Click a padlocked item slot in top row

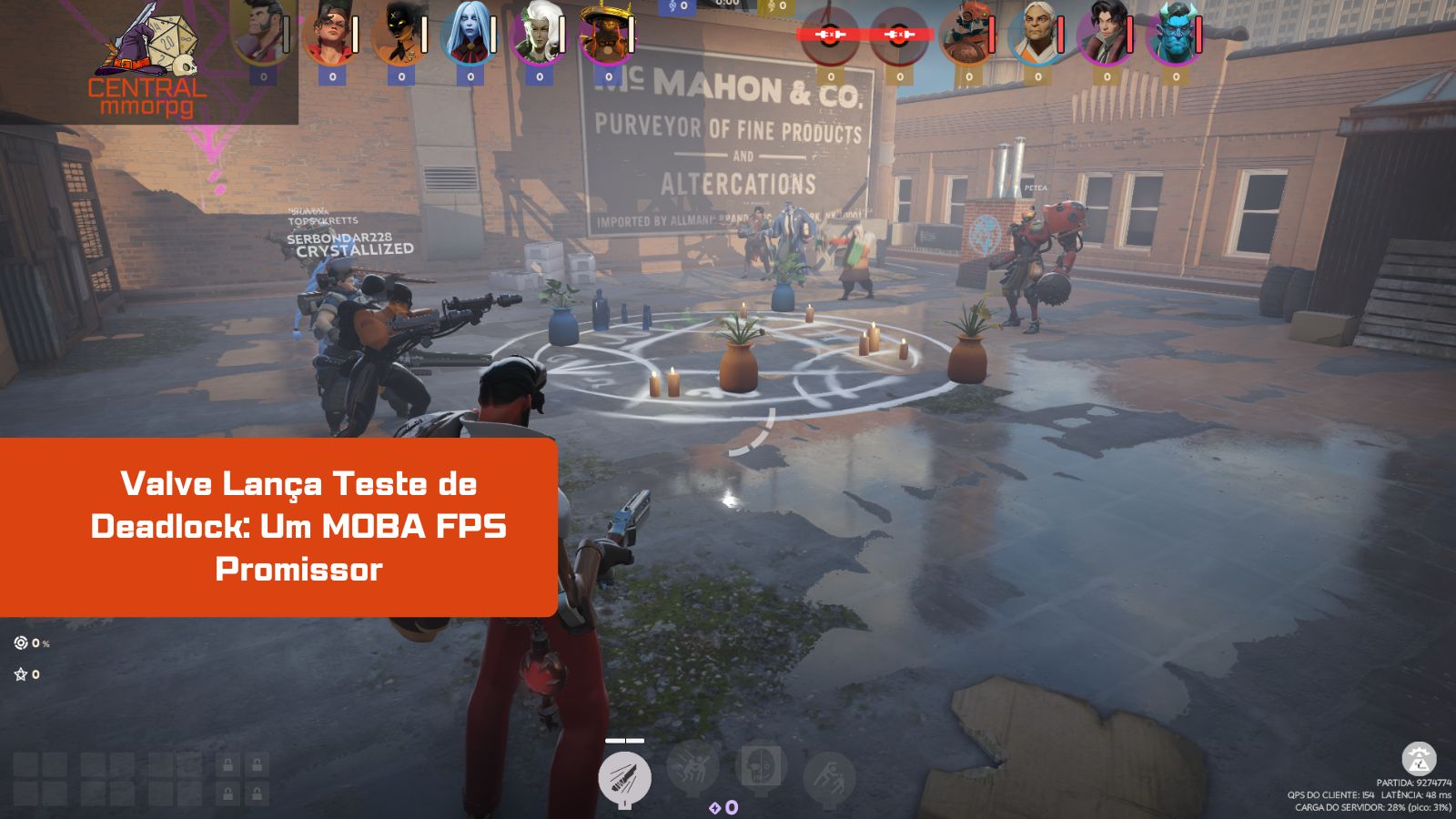[x=227, y=763]
